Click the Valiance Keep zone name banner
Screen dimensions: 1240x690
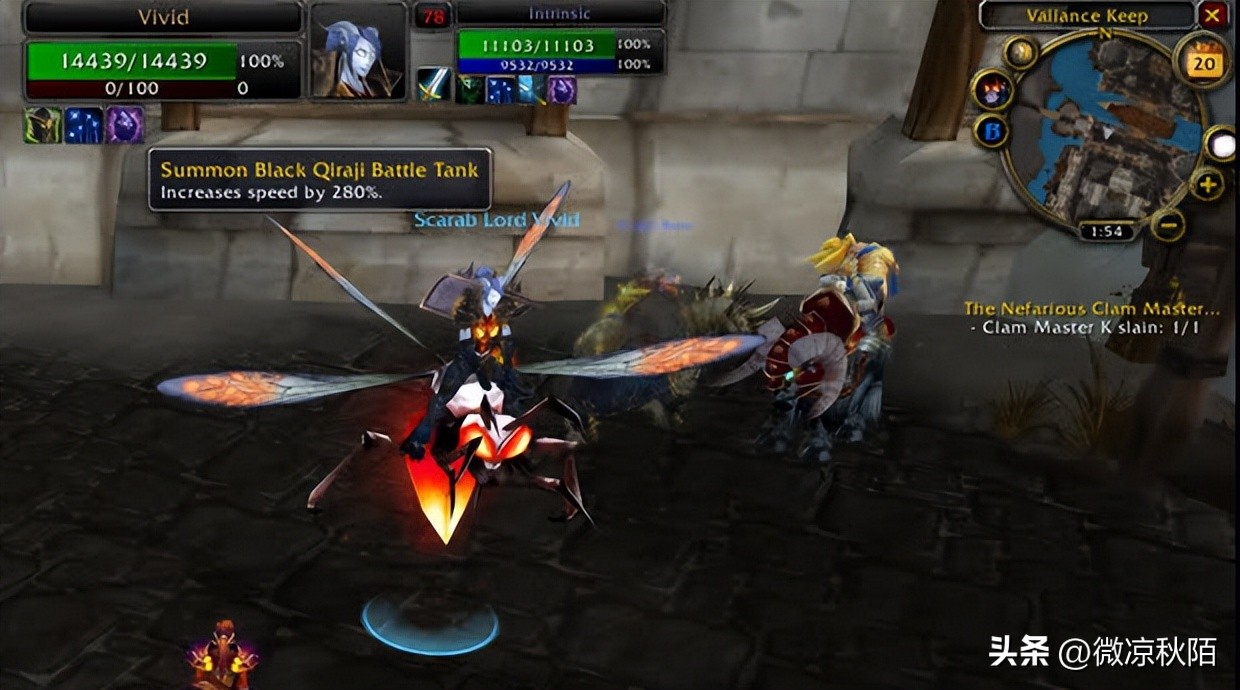[x=1087, y=15]
